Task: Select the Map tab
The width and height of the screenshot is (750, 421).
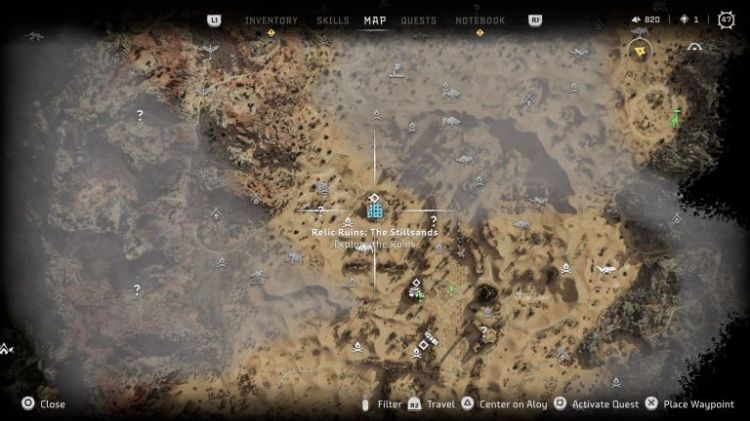Action: click(375, 20)
